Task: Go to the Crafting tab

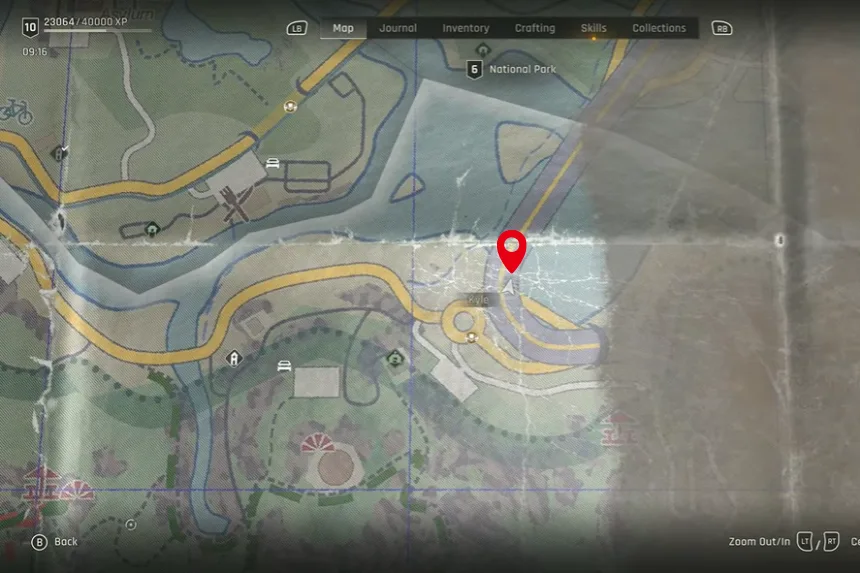Action: click(535, 28)
